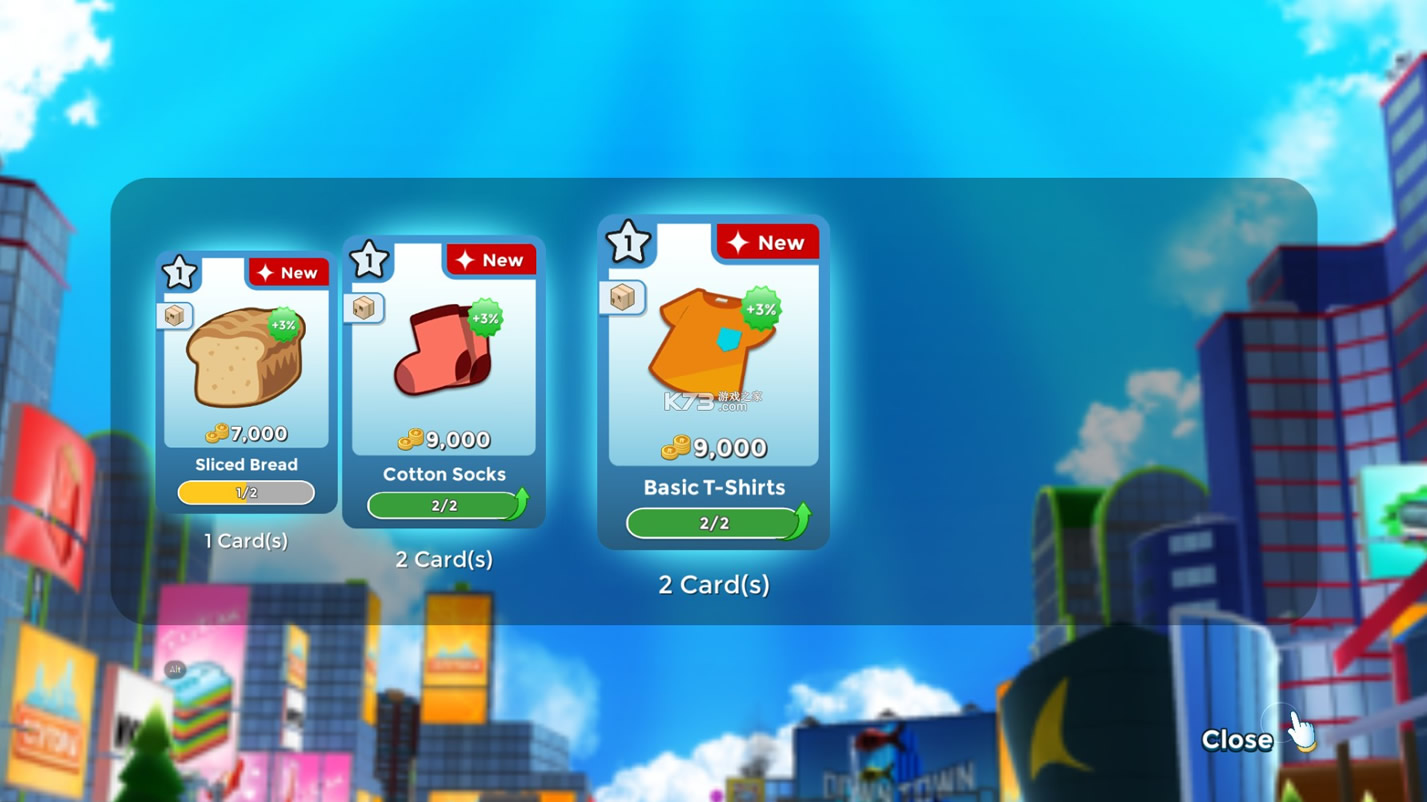Pick the Basic T-Shirts card

pos(713,382)
